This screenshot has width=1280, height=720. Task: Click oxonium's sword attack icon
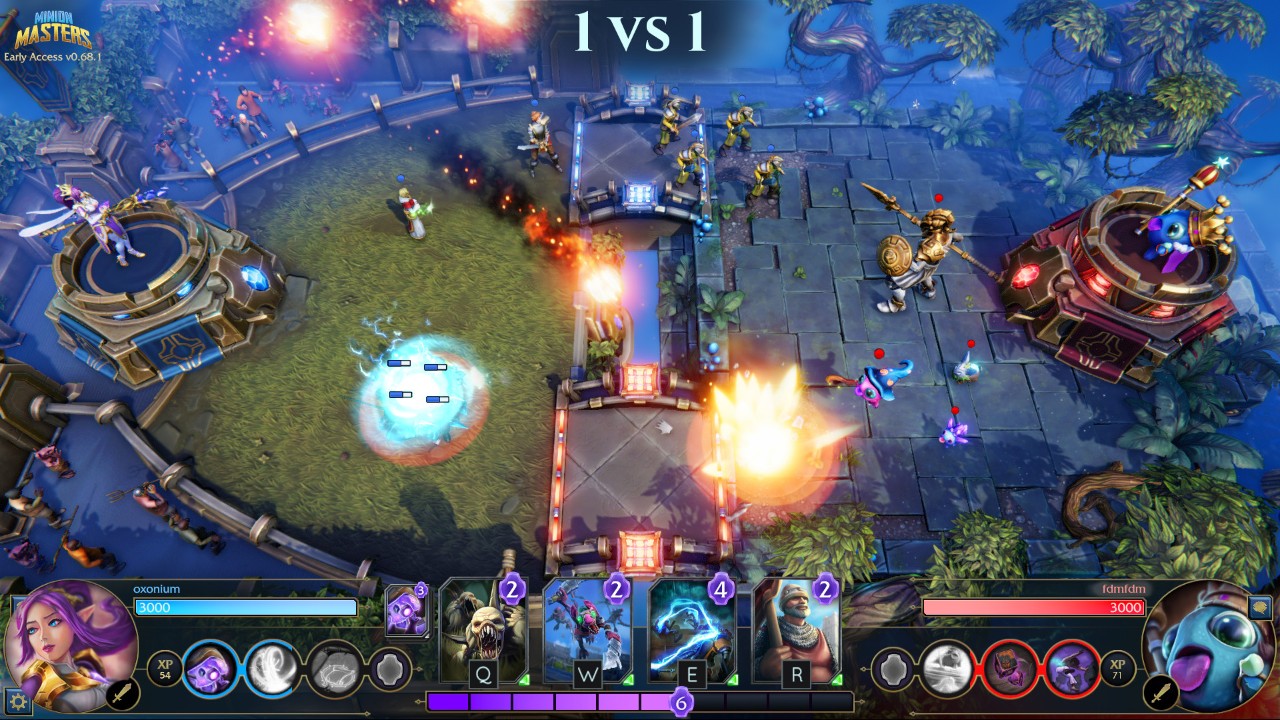pos(122,694)
